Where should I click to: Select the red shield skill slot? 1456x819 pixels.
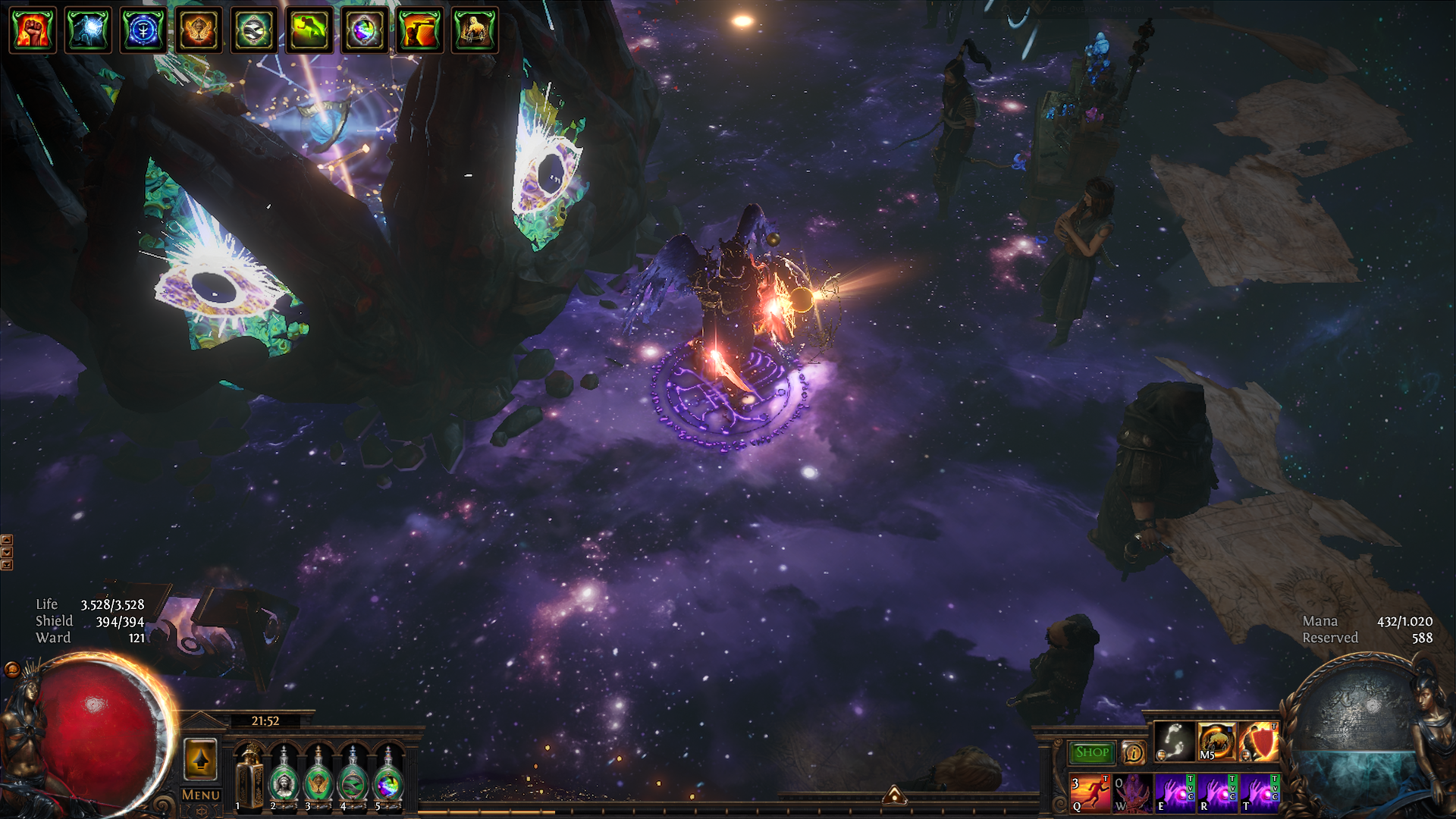click(1259, 742)
